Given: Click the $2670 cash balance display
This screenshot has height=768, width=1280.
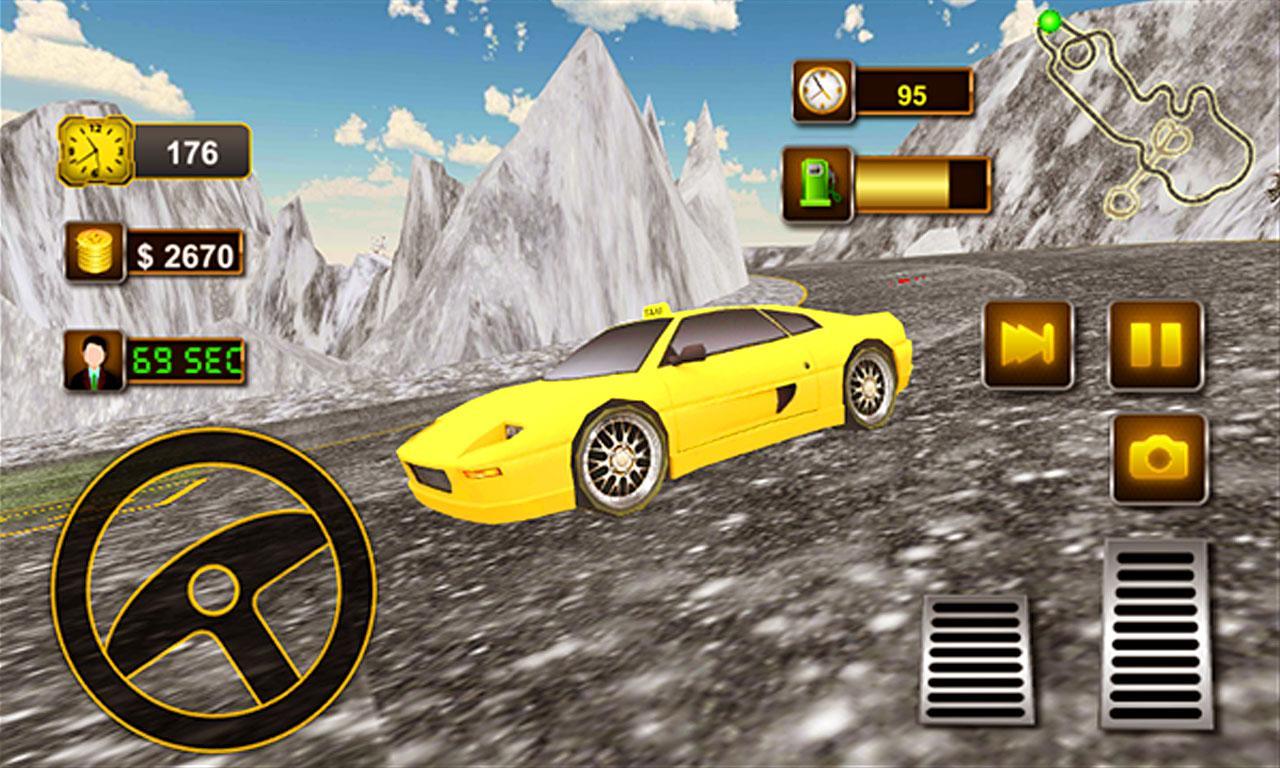Looking at the screenshot, I should coord(185,253).
